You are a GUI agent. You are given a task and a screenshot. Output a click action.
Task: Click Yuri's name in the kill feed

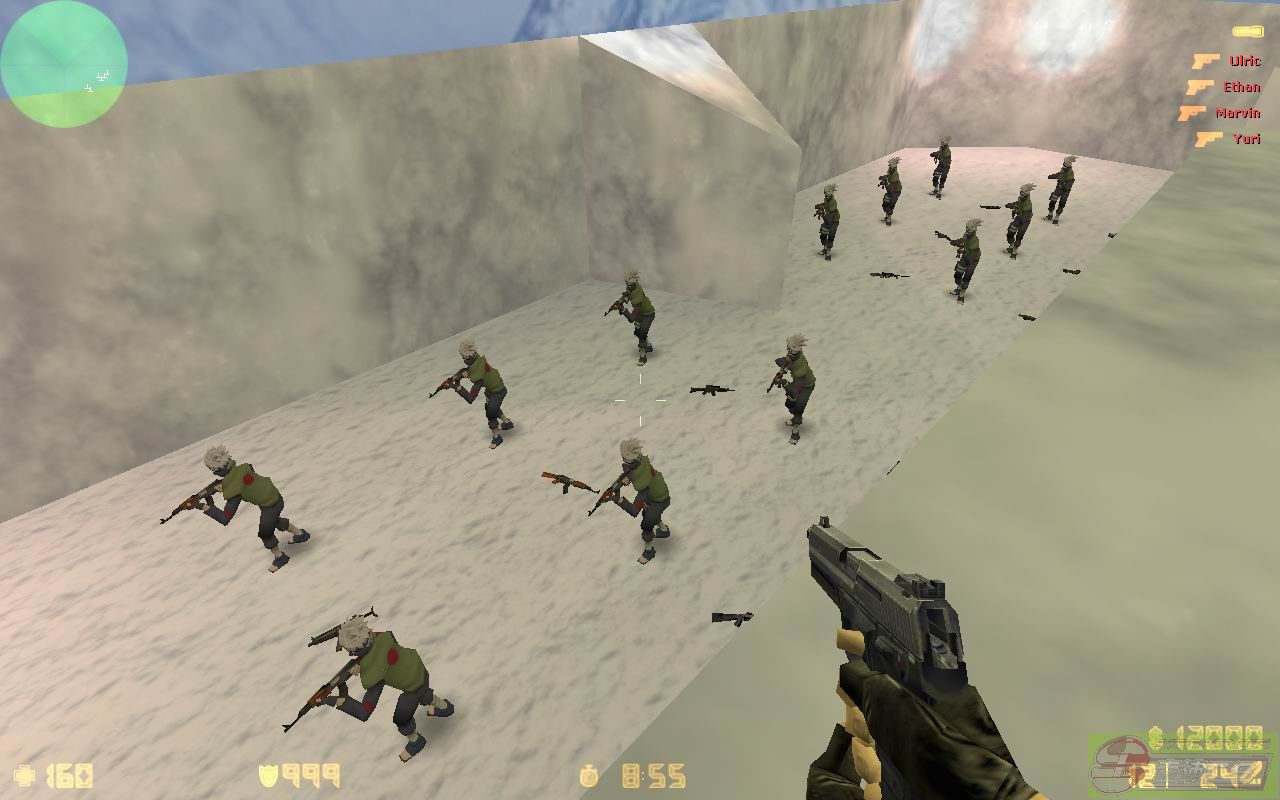coord(1246,139)
